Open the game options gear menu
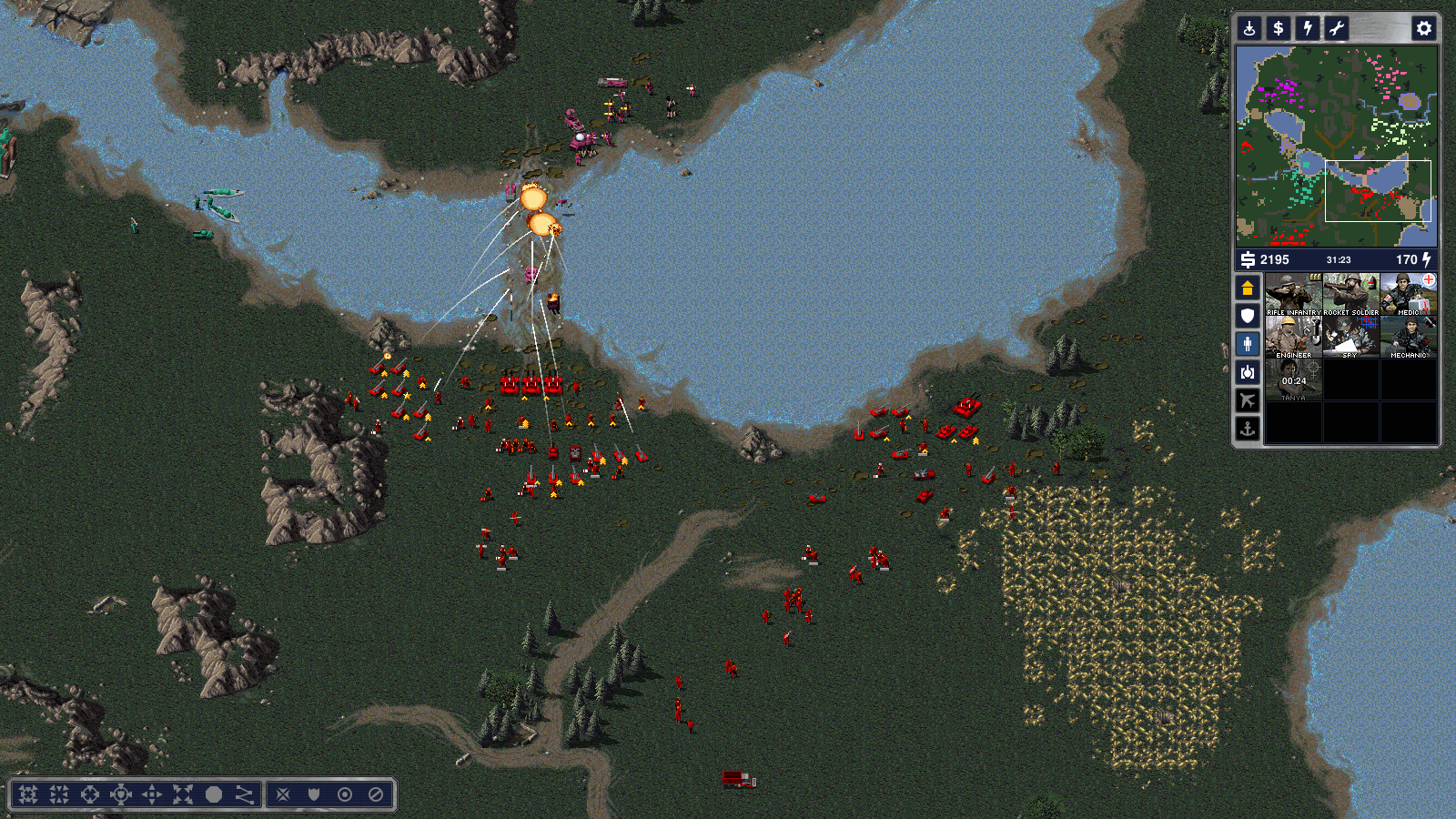The height and width of the screenshot is (819, 1456). [x=1423, y=28]
